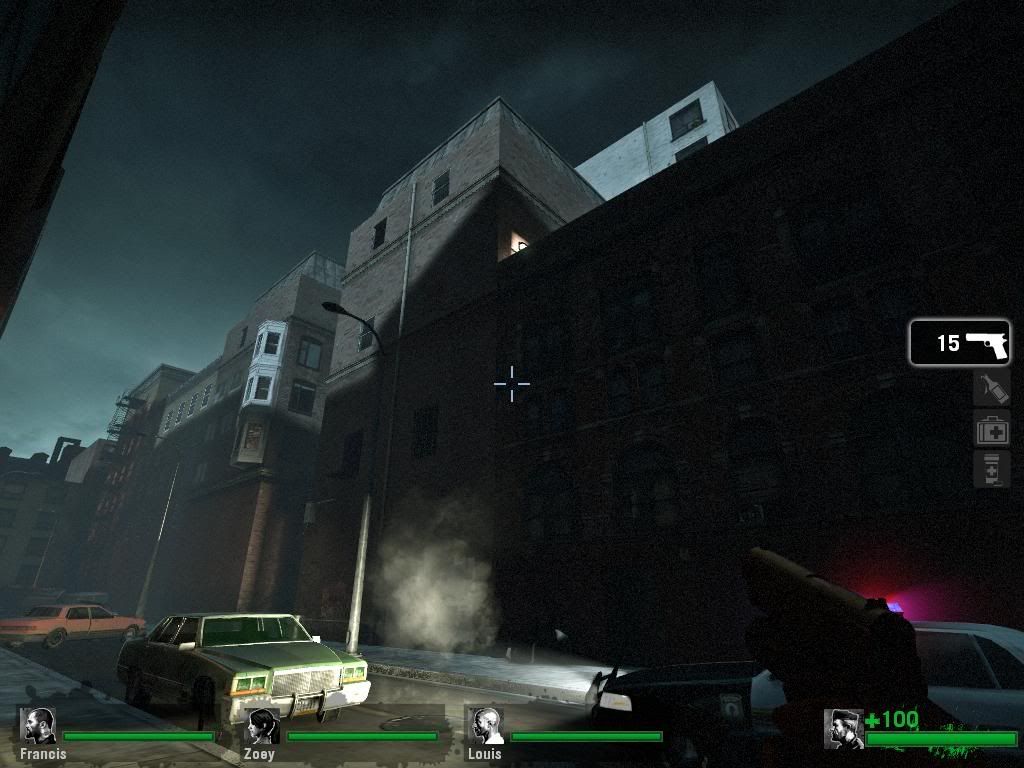Select the pistol weapon slot
Viewport: 1024px width, 768px height.
pyautogui.click(x=959, y=343)
